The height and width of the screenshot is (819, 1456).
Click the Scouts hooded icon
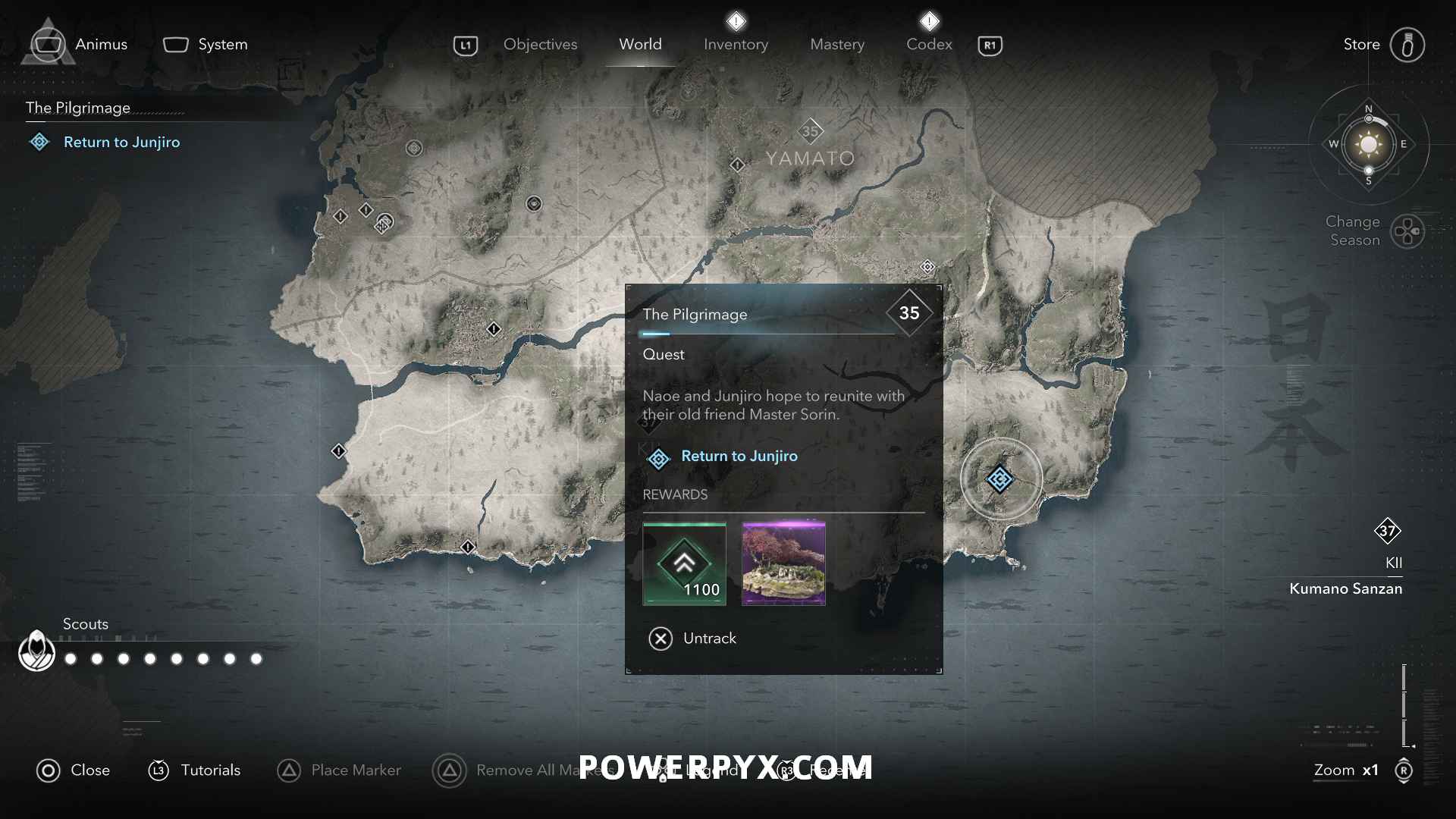coord(36,651)
